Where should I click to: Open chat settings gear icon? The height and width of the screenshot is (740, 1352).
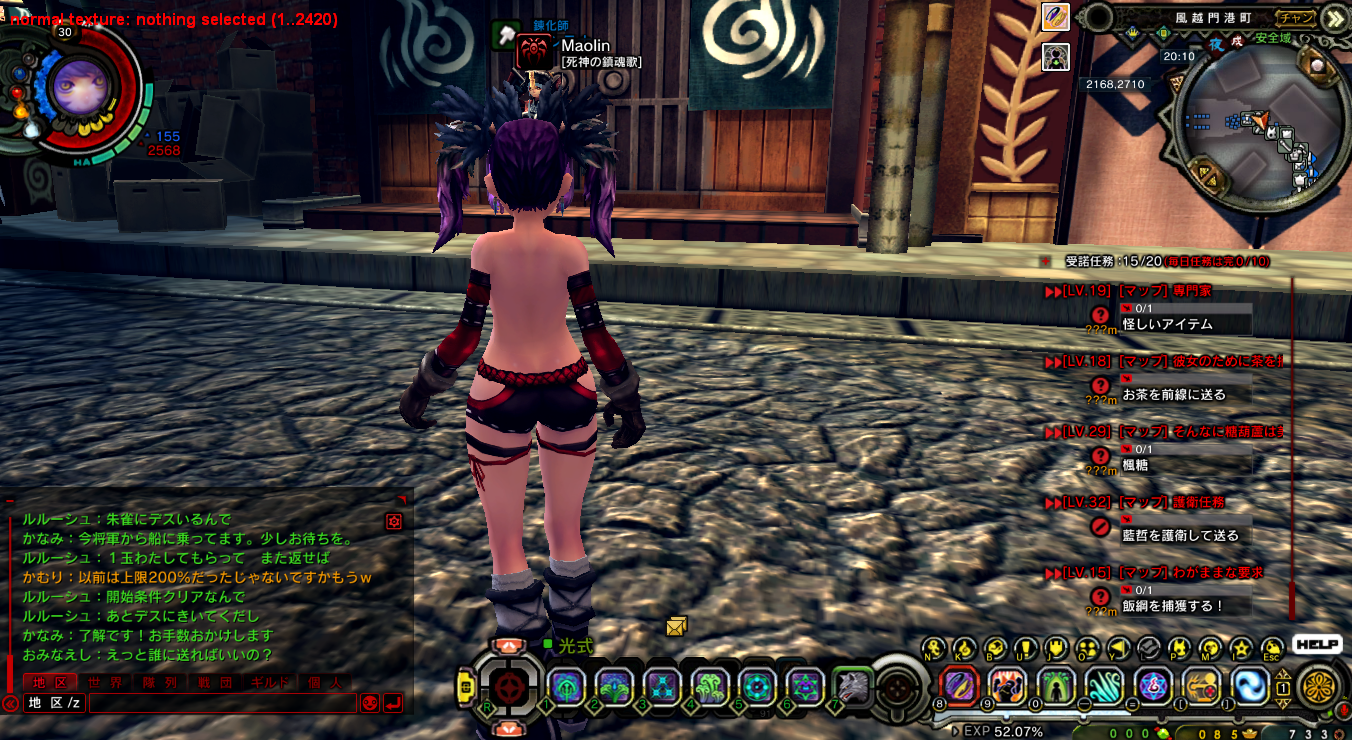394,521
